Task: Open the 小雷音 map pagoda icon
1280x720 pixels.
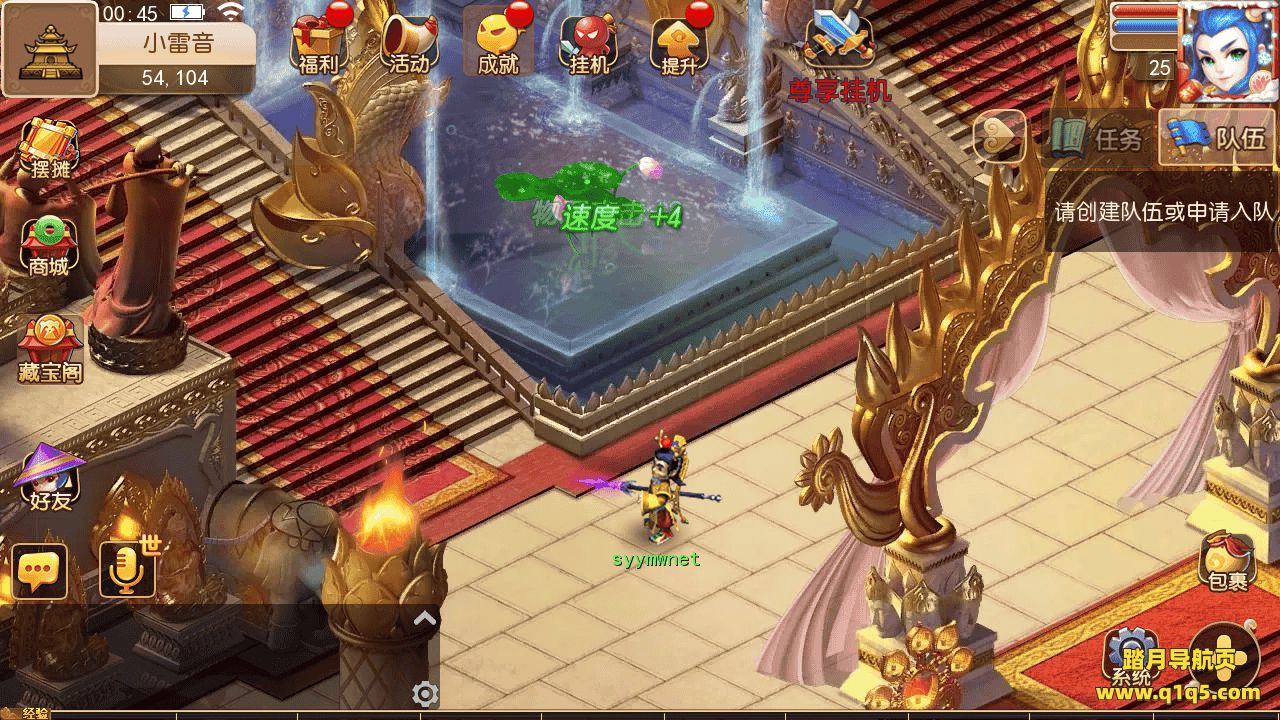Action: (49, 49)
